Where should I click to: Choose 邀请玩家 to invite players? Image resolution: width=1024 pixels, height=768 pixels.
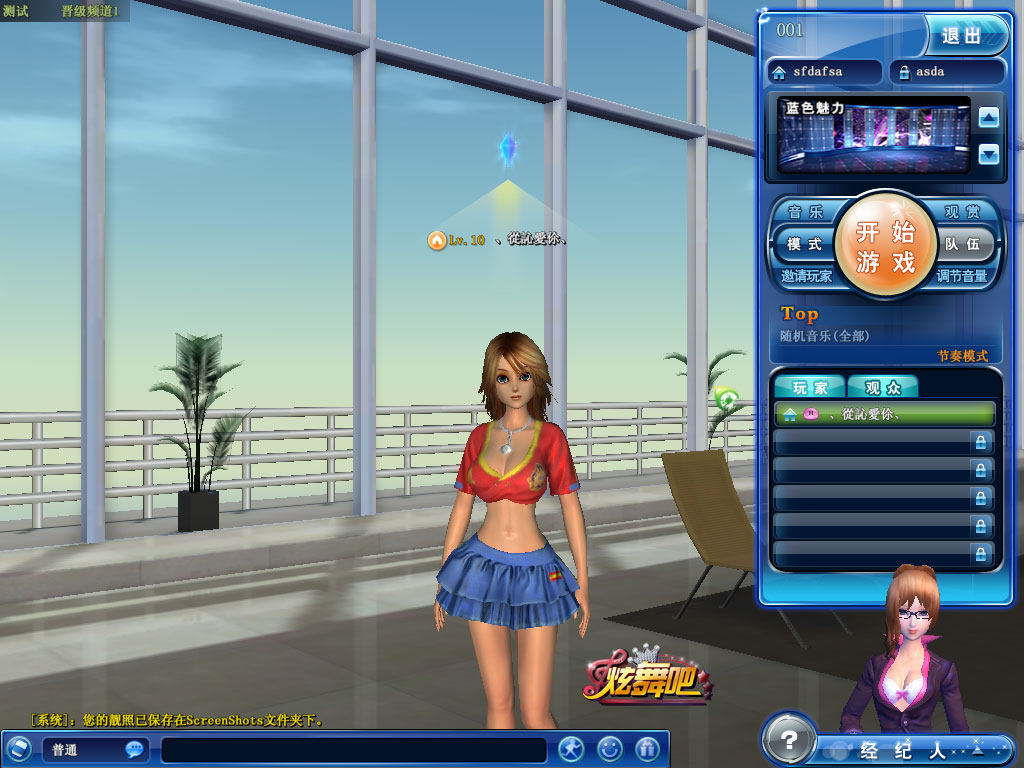coord(807,276)
